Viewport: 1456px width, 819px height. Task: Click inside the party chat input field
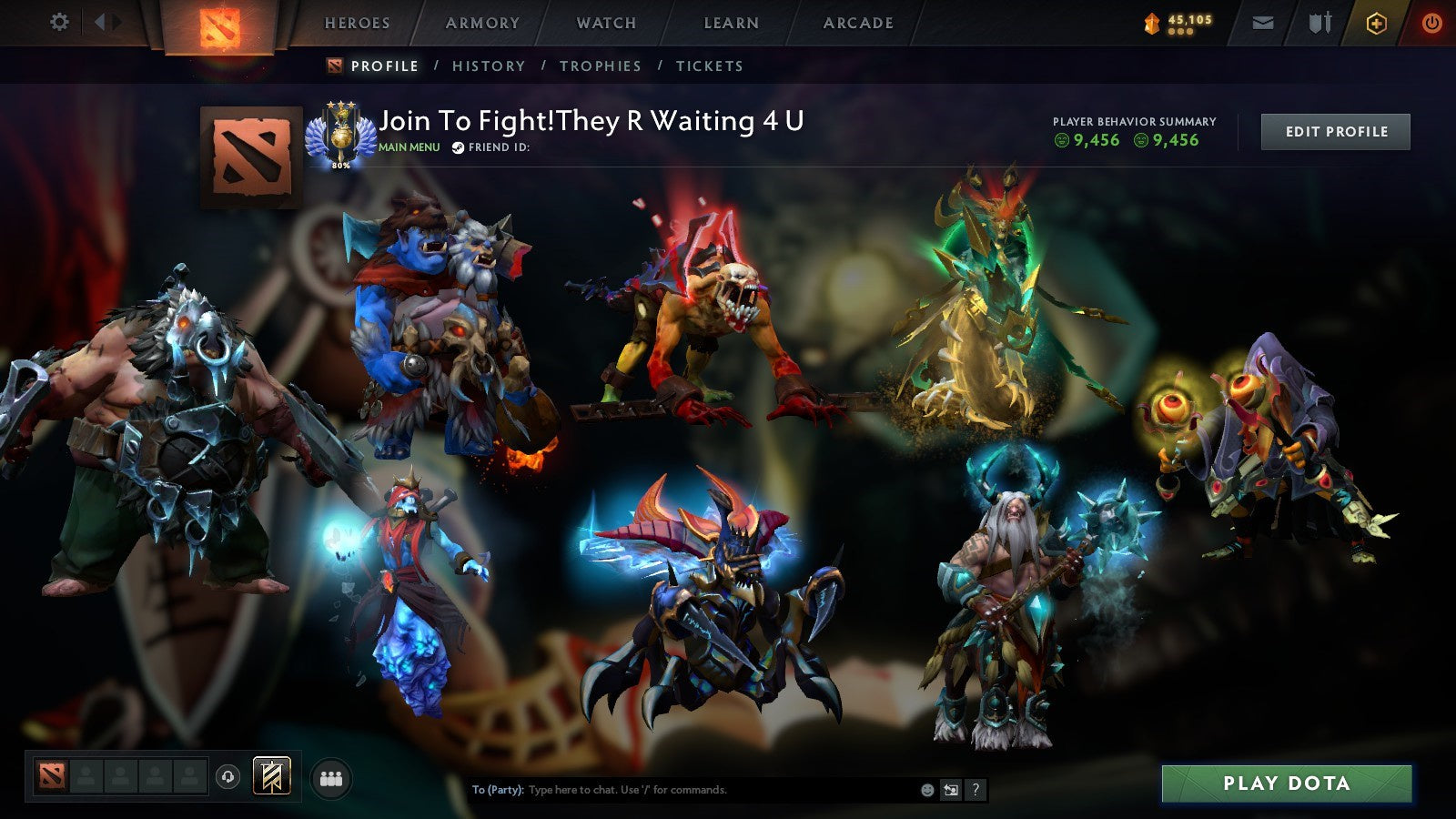pyautogui.click(x=682, y=790)
